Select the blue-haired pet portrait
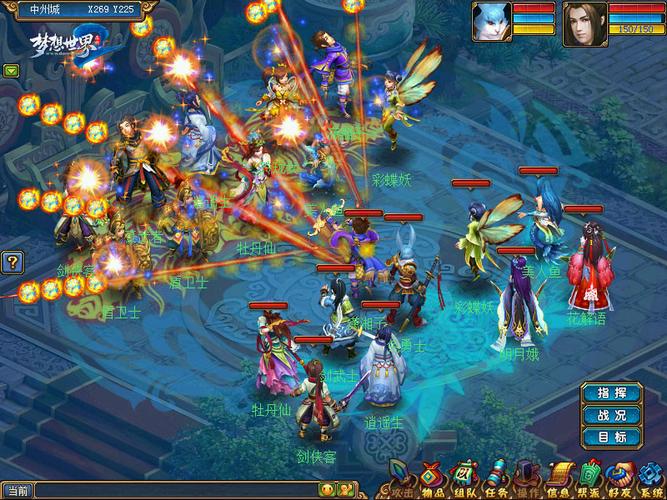Image resolution: width=667 pixels, height=500 pixels. tap(492, 21)
